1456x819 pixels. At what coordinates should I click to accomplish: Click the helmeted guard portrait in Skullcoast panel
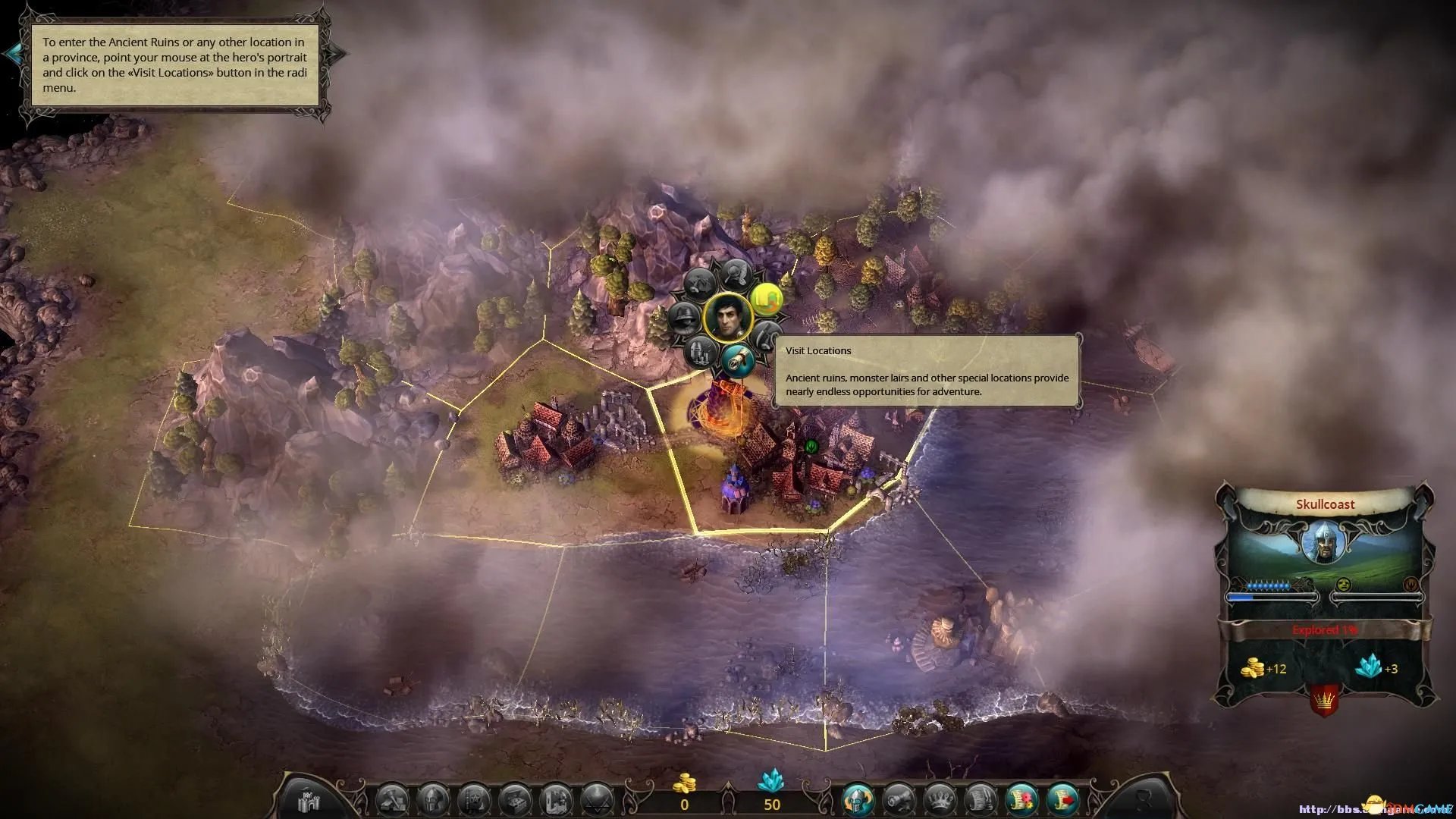coord(1324,542)
